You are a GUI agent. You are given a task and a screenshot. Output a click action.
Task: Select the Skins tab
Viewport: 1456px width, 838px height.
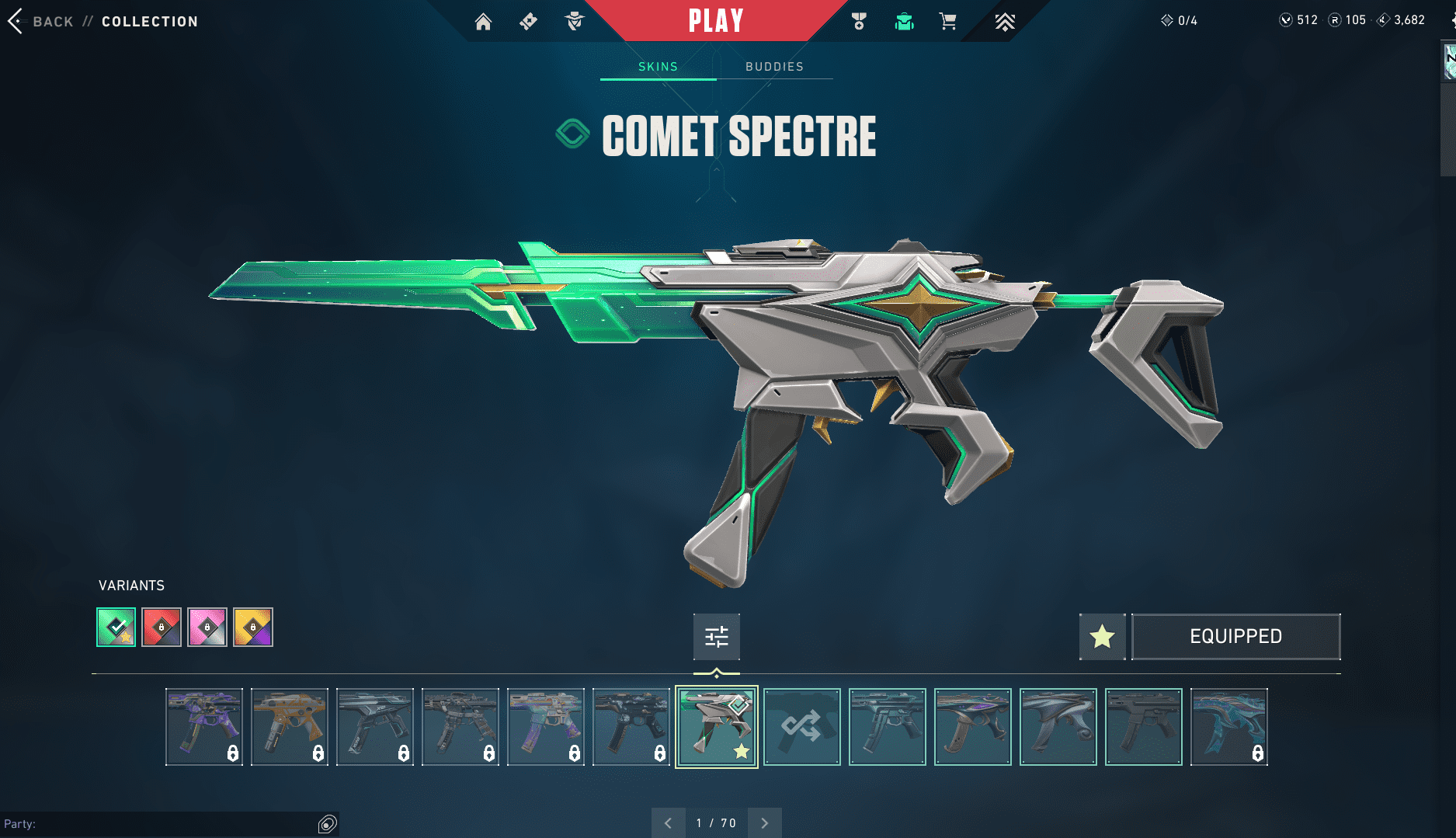coord(658,67)
